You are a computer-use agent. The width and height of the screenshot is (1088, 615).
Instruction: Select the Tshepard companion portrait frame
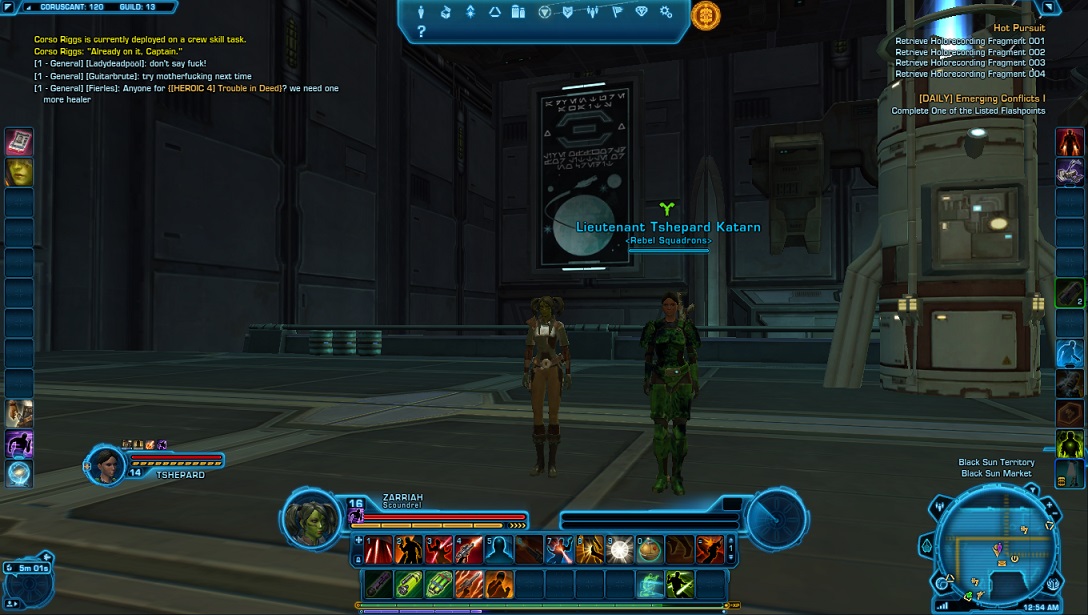tap(106, 464)
